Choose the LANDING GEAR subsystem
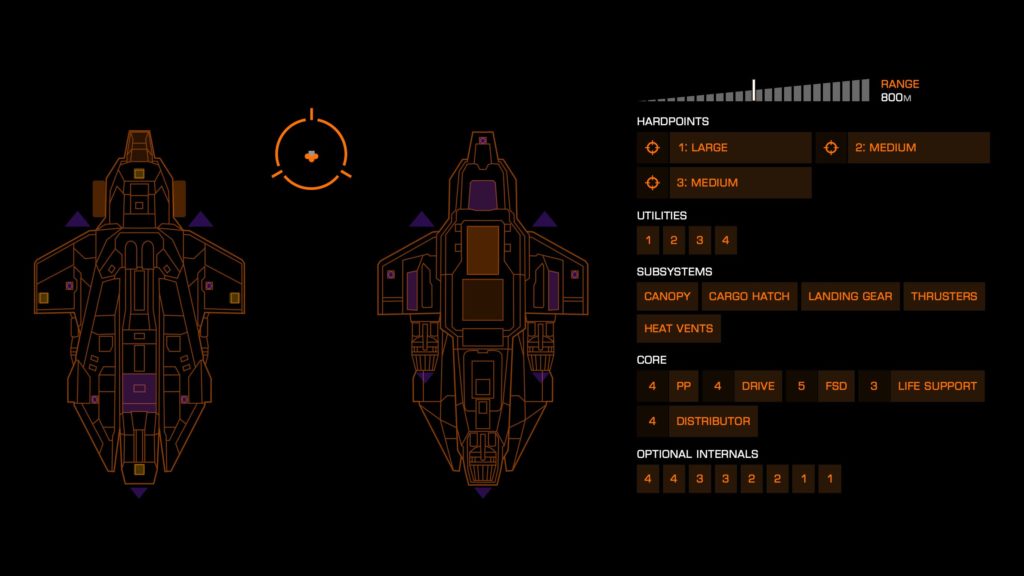Screen dimensions: 1024x576 click(x=850, y=297)
